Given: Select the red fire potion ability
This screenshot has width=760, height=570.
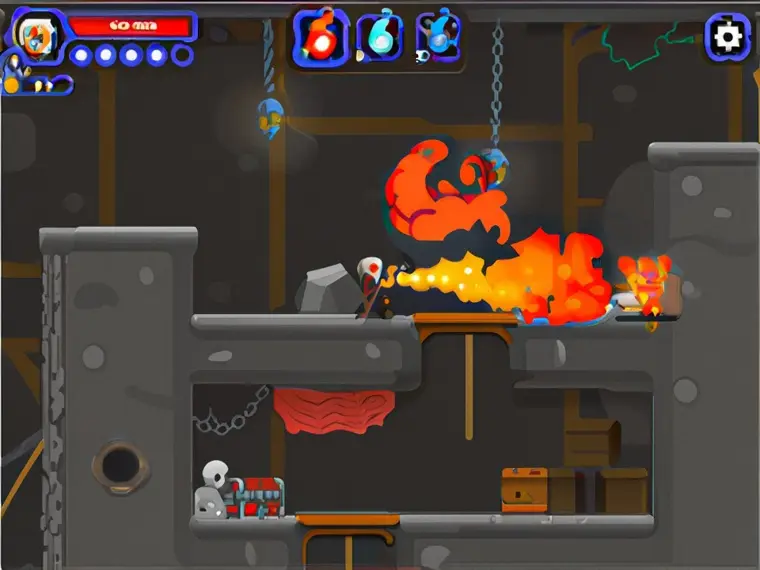Looking at the screenshot, I should point(320,38).
